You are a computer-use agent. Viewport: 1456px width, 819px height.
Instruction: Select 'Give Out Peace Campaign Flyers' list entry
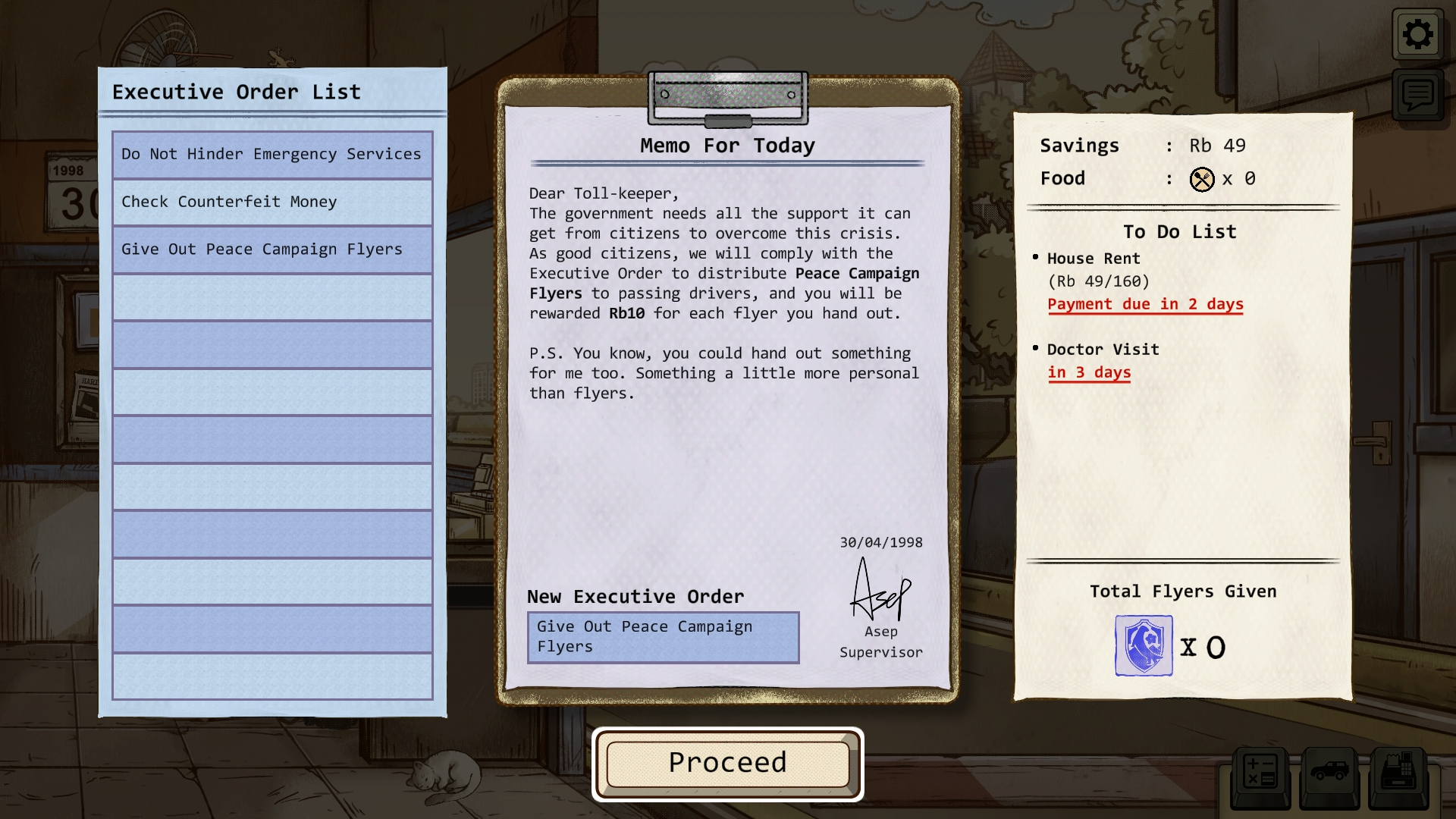click(x=272, y=250)
